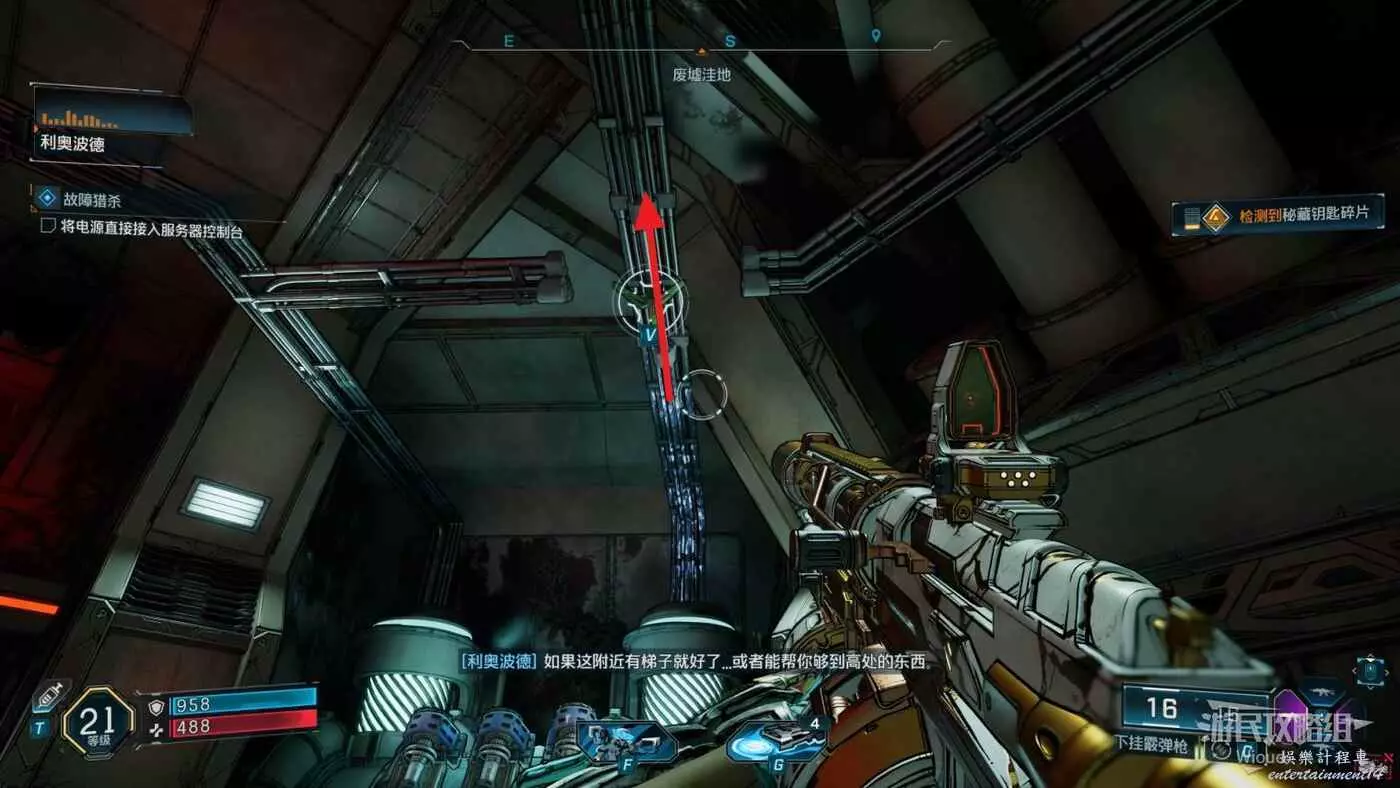Click the small icon above the weapon panel

click(1368, 670)
